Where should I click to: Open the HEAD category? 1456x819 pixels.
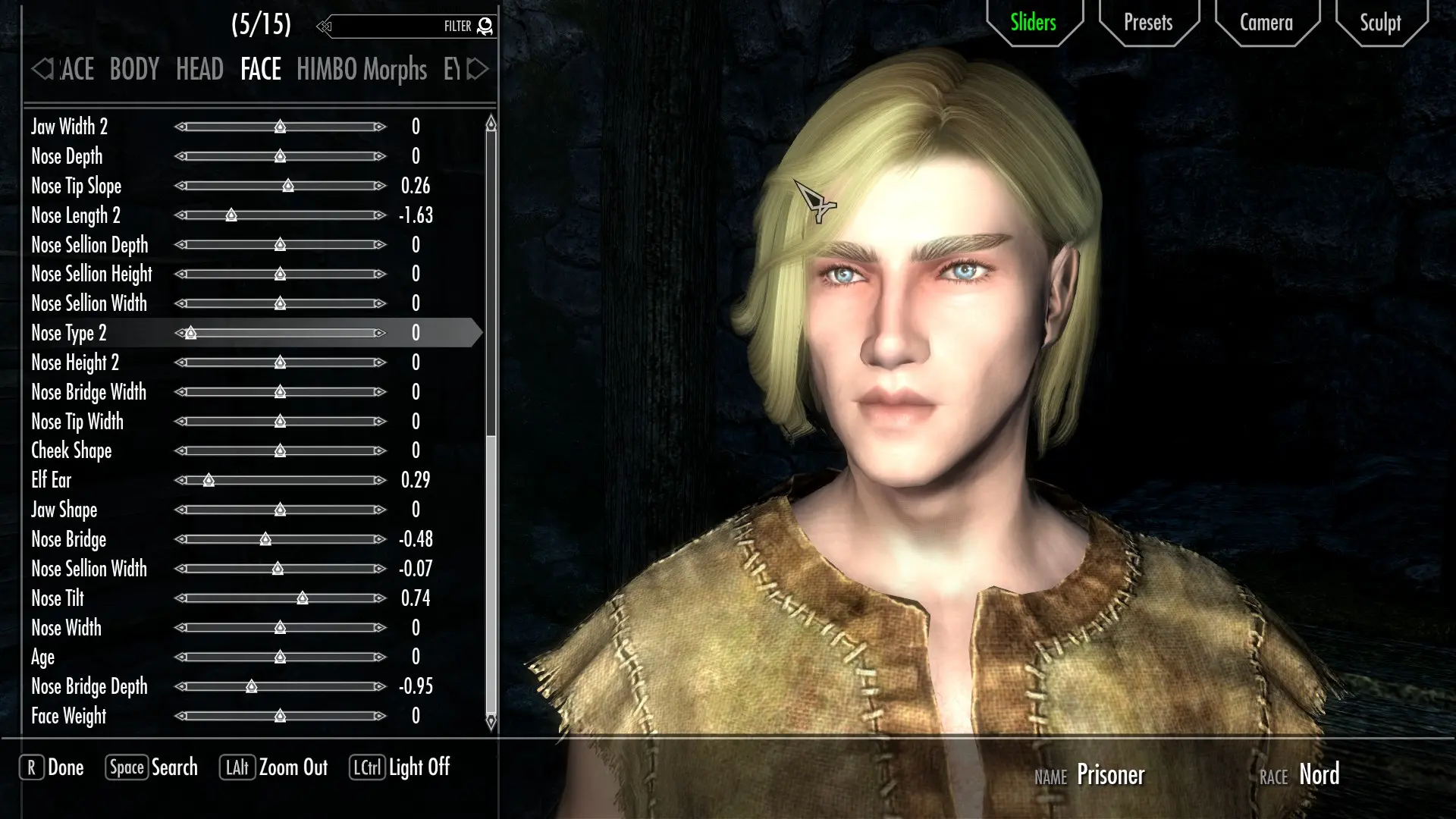(x=199, y=70)
